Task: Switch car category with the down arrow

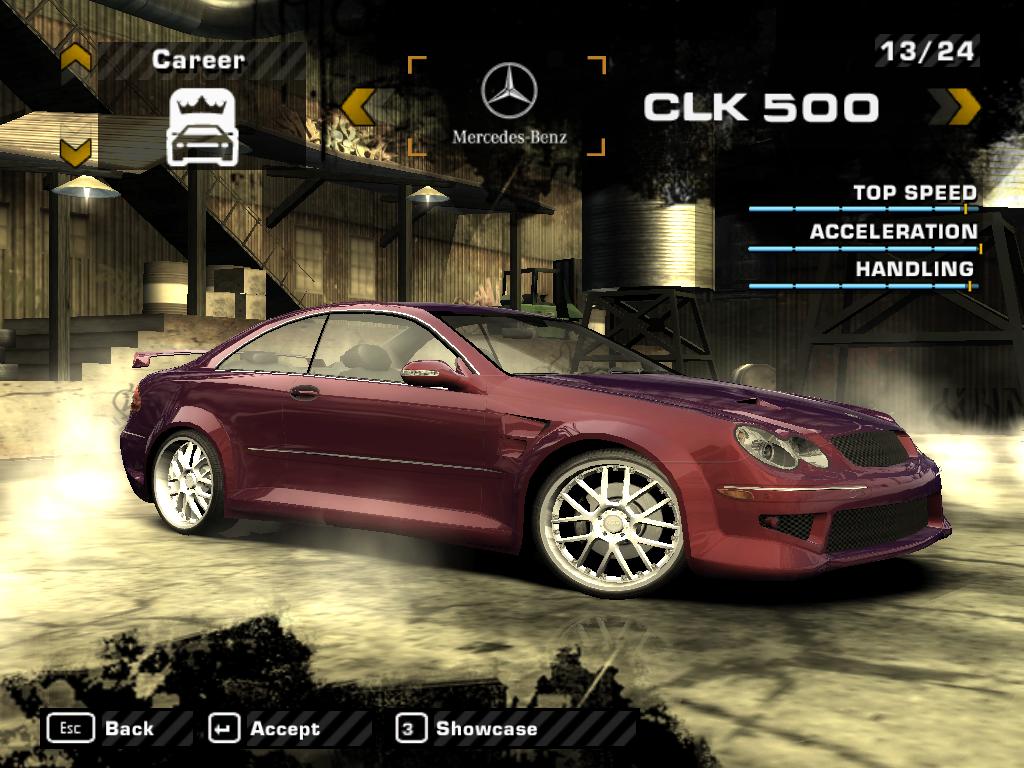Action: pyautogui.click(x=76, y=151)
